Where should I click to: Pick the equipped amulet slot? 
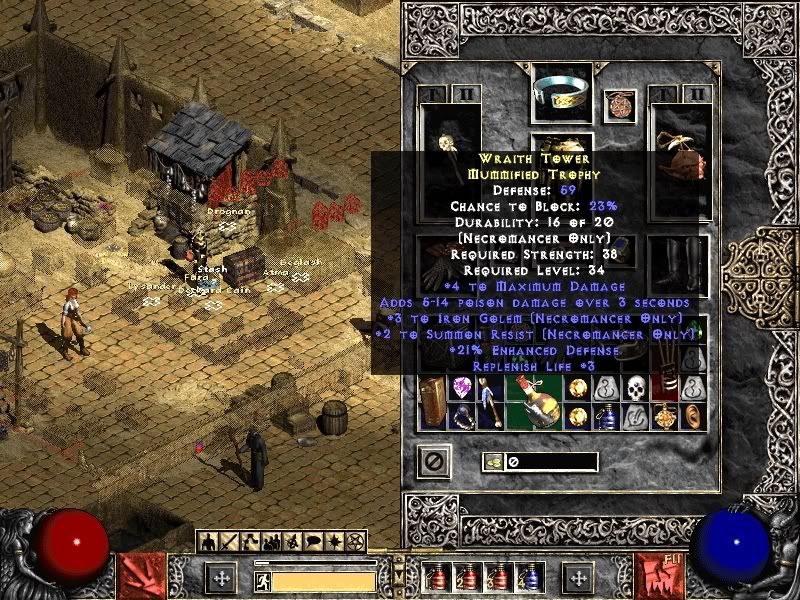pos(620,106)
